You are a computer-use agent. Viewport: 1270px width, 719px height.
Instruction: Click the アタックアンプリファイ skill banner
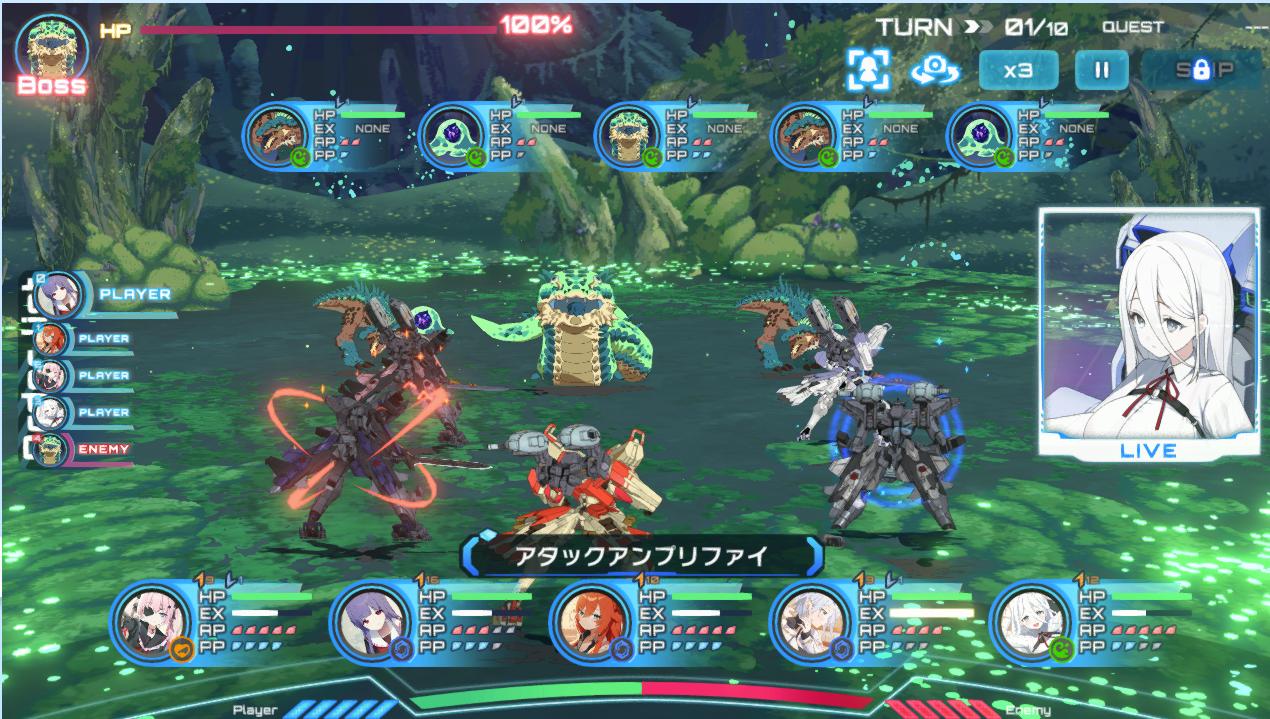tap(641, 556)
